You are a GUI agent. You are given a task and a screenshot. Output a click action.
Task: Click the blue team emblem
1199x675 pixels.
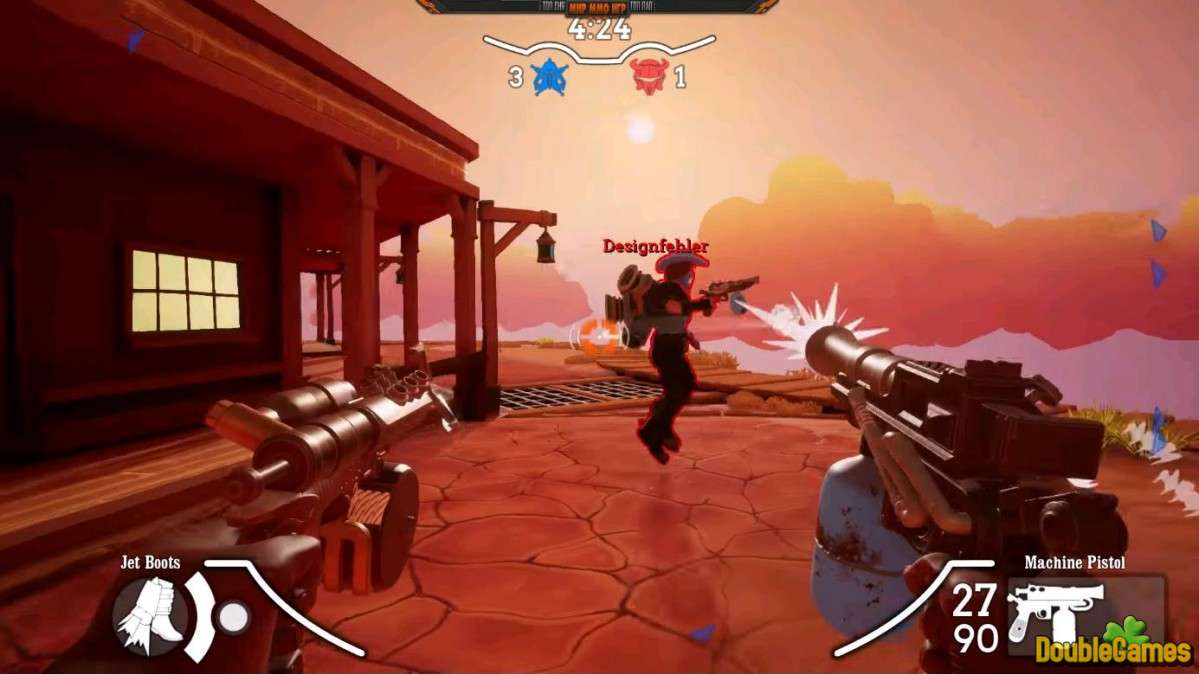tap(549, 76)
